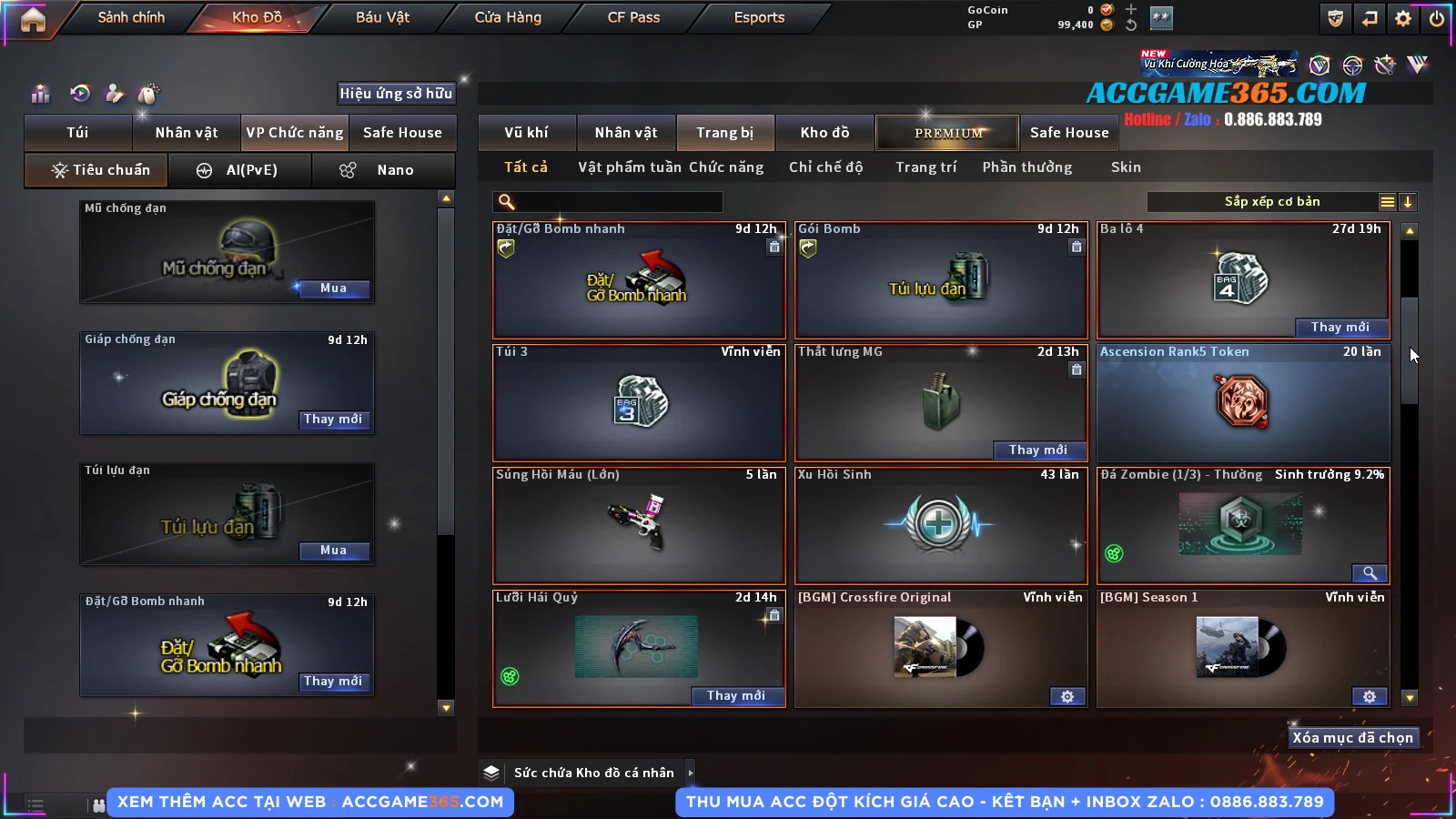The image size is (1456, 819).
Task: Select the Xu Hồi Sinh item
Action: click(x=941, y=526)
